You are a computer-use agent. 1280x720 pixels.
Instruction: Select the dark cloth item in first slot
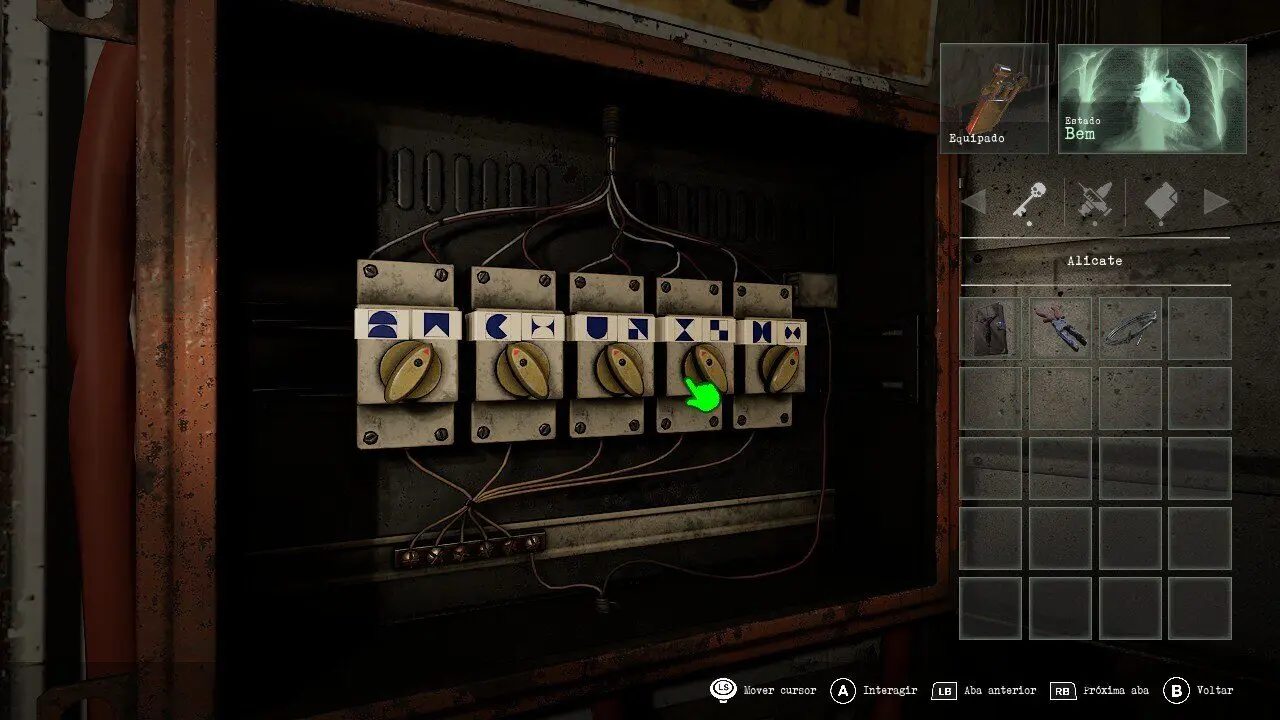(x=991, y=328)
